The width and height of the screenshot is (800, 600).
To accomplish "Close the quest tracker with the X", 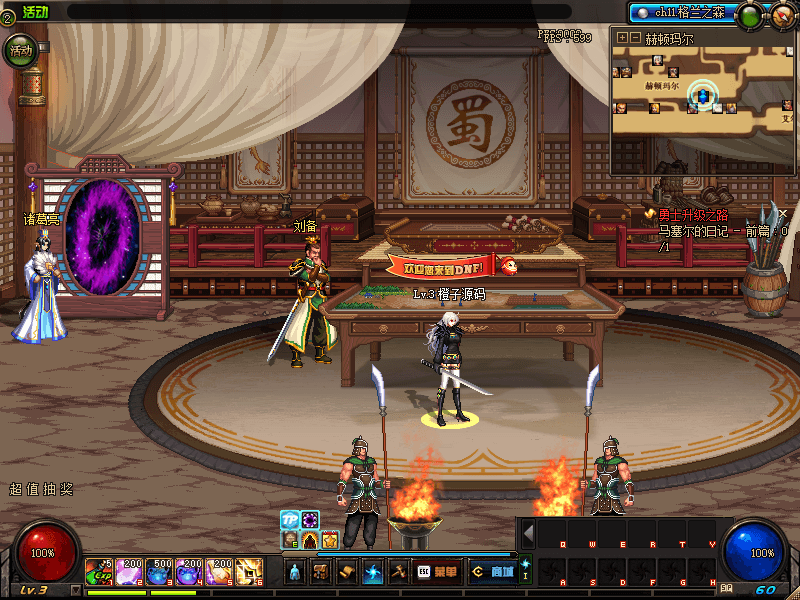I will (784, 213).
